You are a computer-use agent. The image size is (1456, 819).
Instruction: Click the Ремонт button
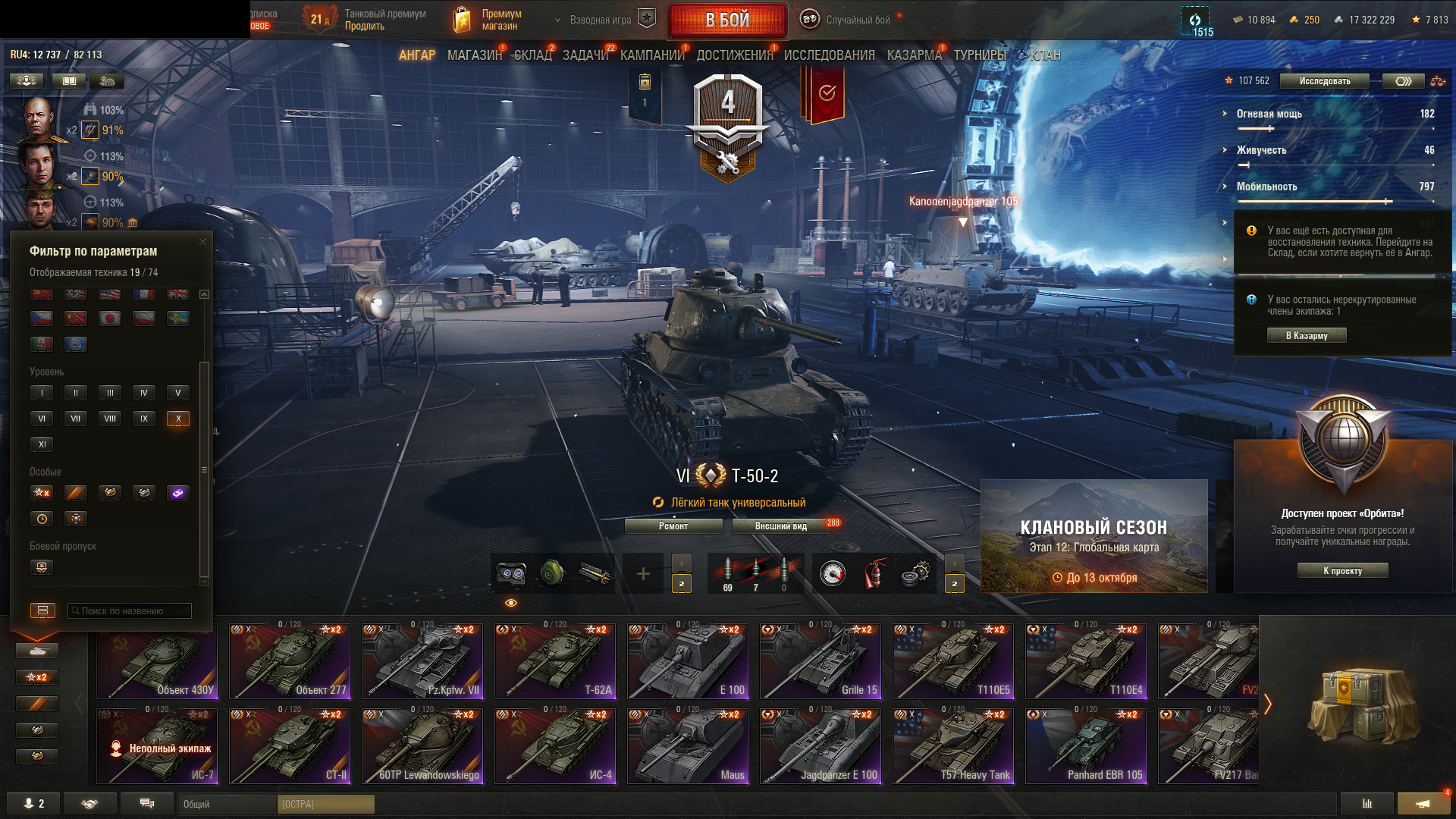(673, 526)
